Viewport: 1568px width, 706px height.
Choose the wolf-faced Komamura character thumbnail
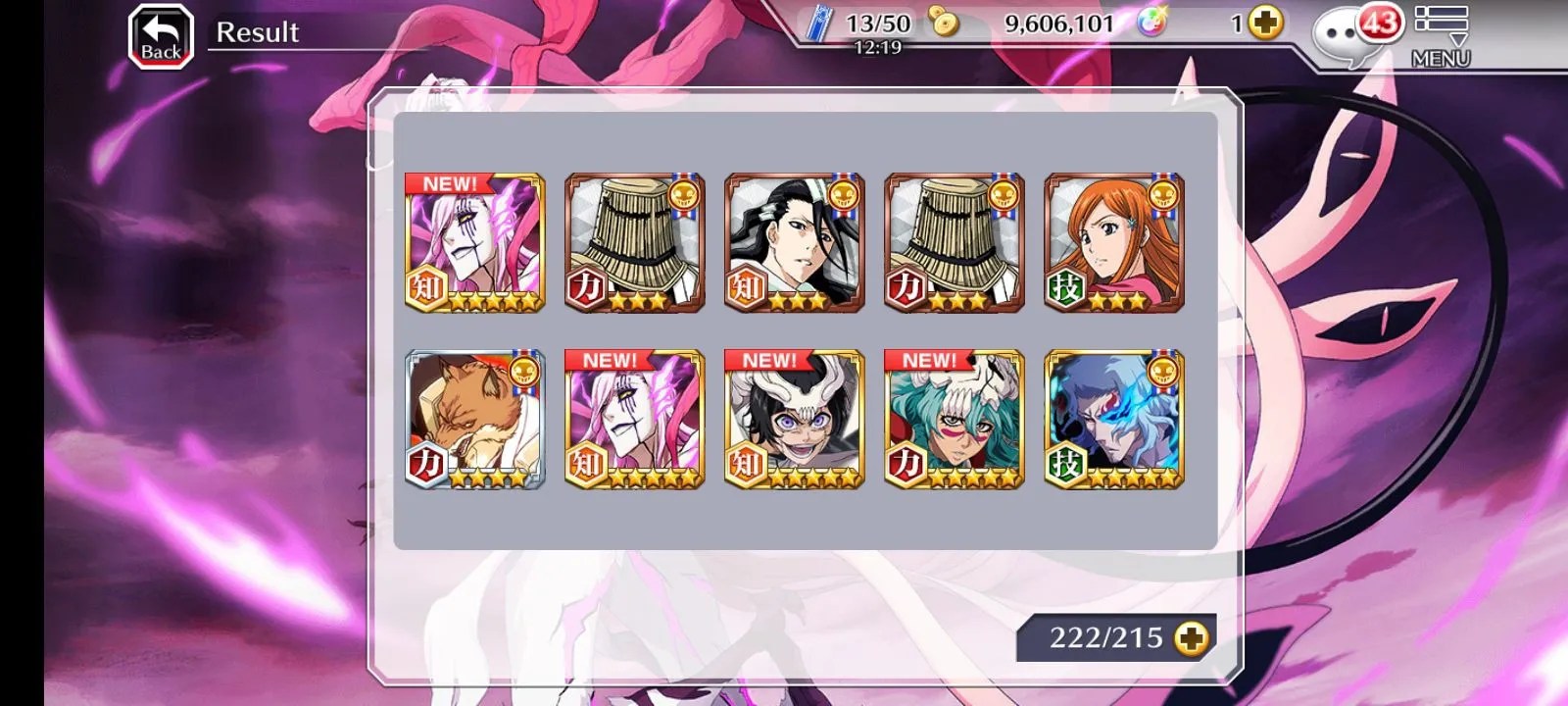click(x=474, y=420)
